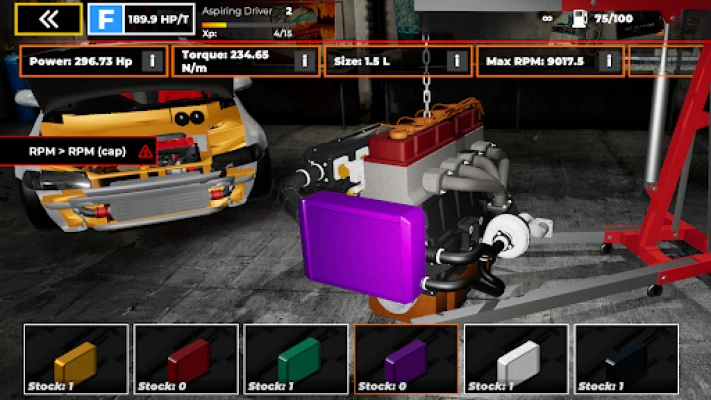Show info for the Power stat
This screenshot has height=400, width=711.
pyautogui.click(x=152, y=61)
